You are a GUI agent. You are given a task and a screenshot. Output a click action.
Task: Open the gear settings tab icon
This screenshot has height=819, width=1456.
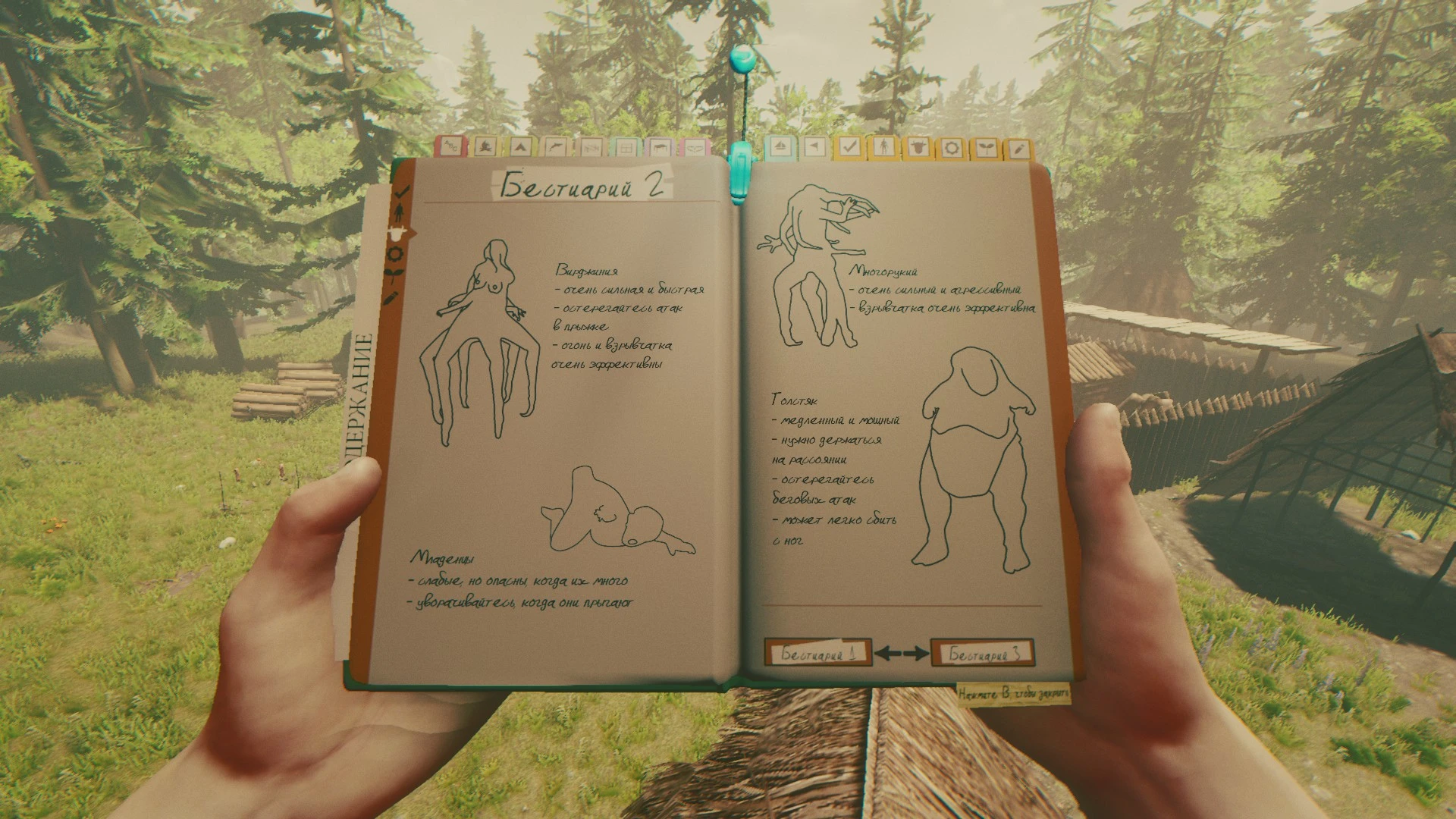tap(952, 148)
